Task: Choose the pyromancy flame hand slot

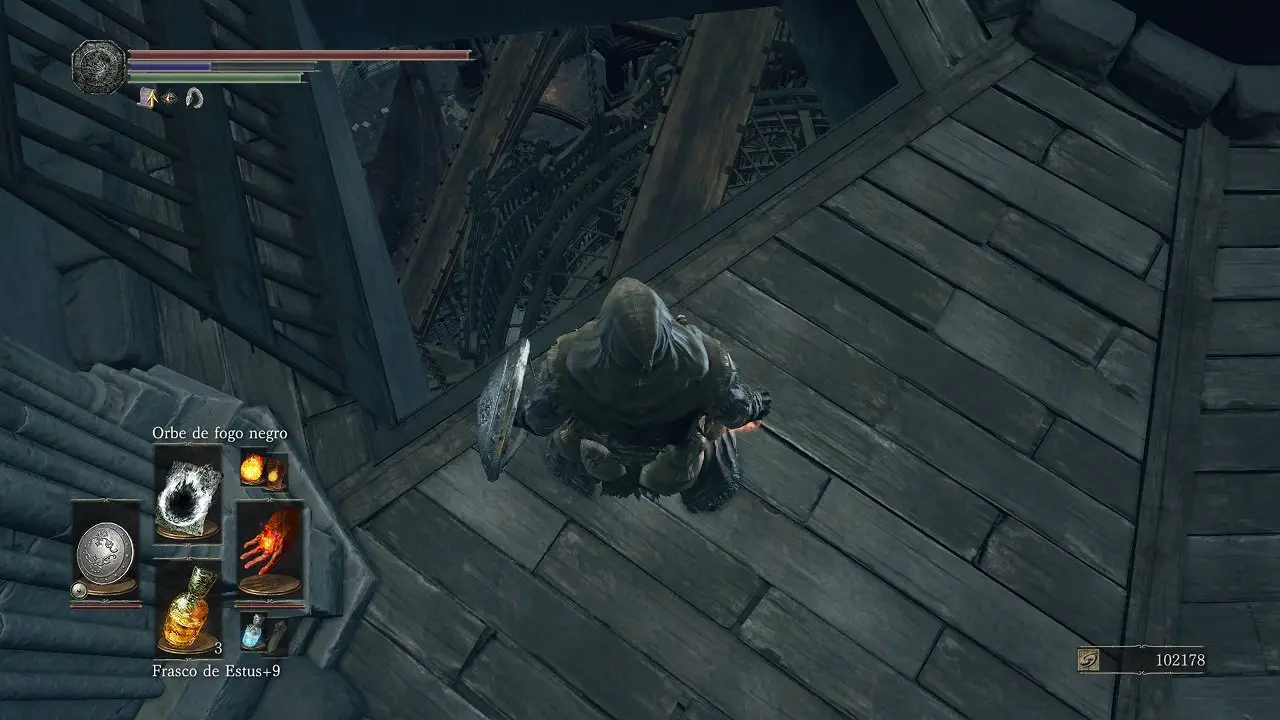Action: click(x=270, y=552)
